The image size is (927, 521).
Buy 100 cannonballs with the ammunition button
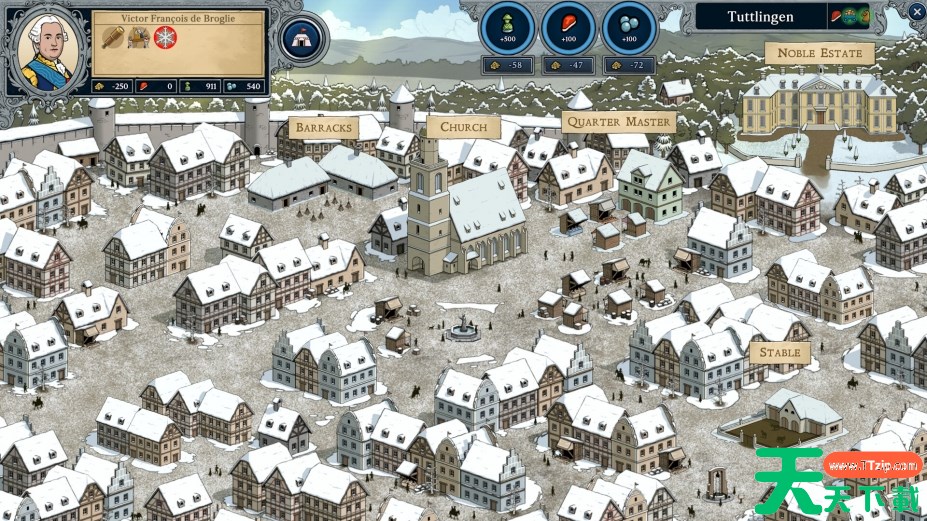(x=629, y=28)
